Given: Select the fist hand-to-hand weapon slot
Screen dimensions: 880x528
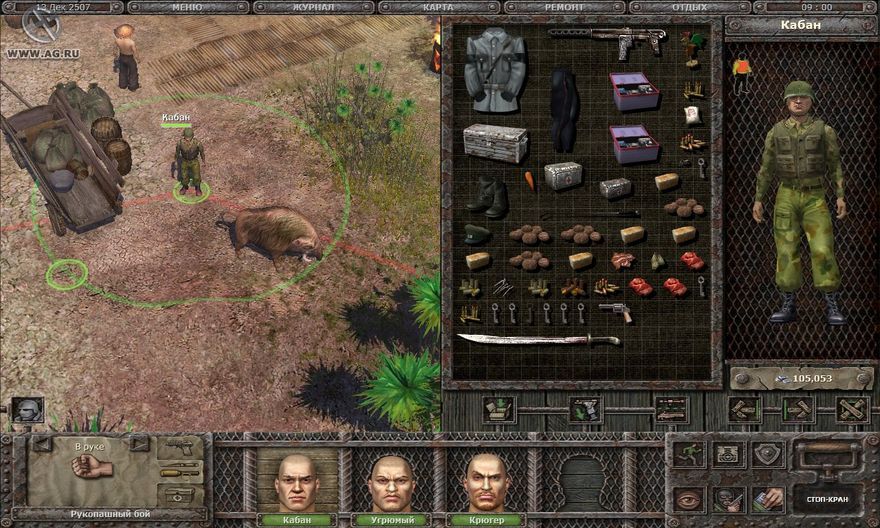Looking at the screenshot, I should tap(93, 467).
